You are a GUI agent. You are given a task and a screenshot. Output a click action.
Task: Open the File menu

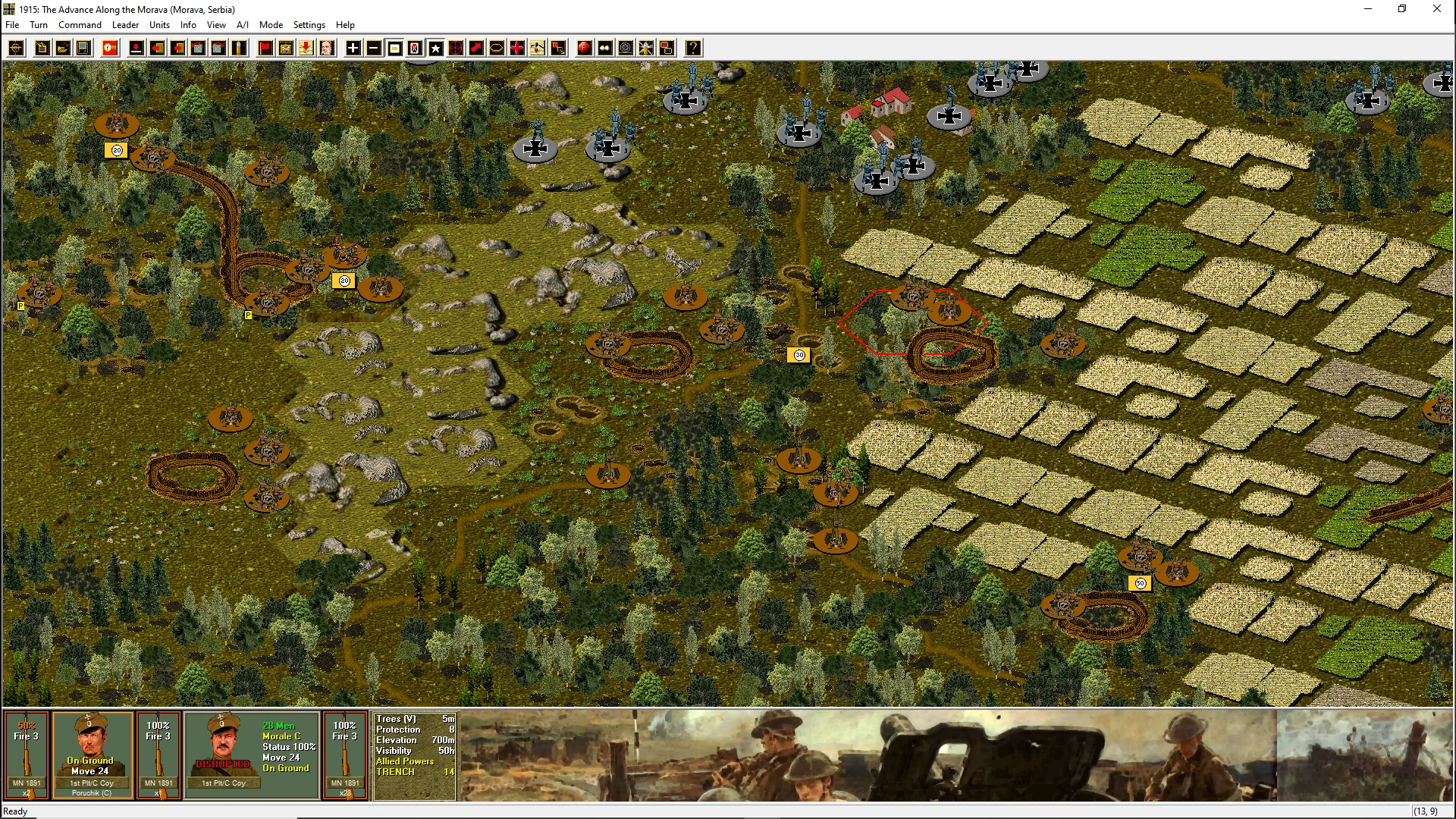(x=12, y=25)
